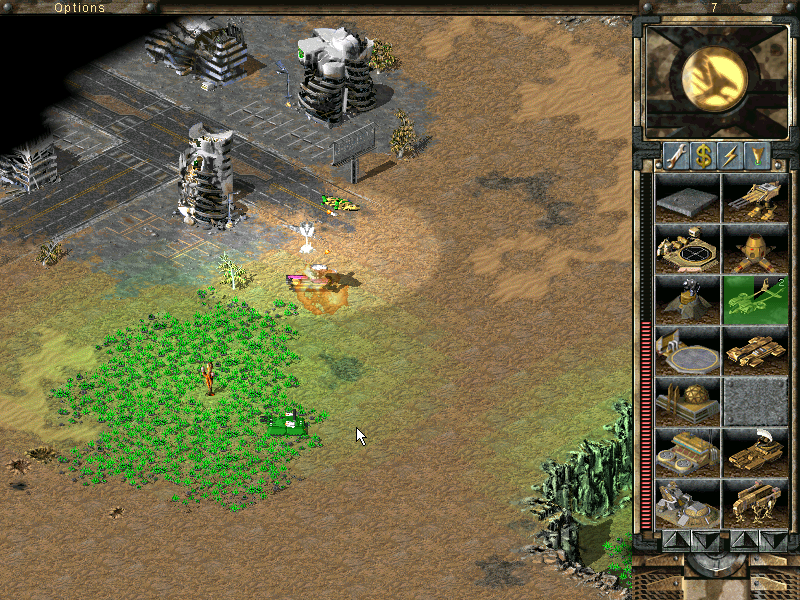
Task: Build the tracked transport vehicle
Action: 754,350
